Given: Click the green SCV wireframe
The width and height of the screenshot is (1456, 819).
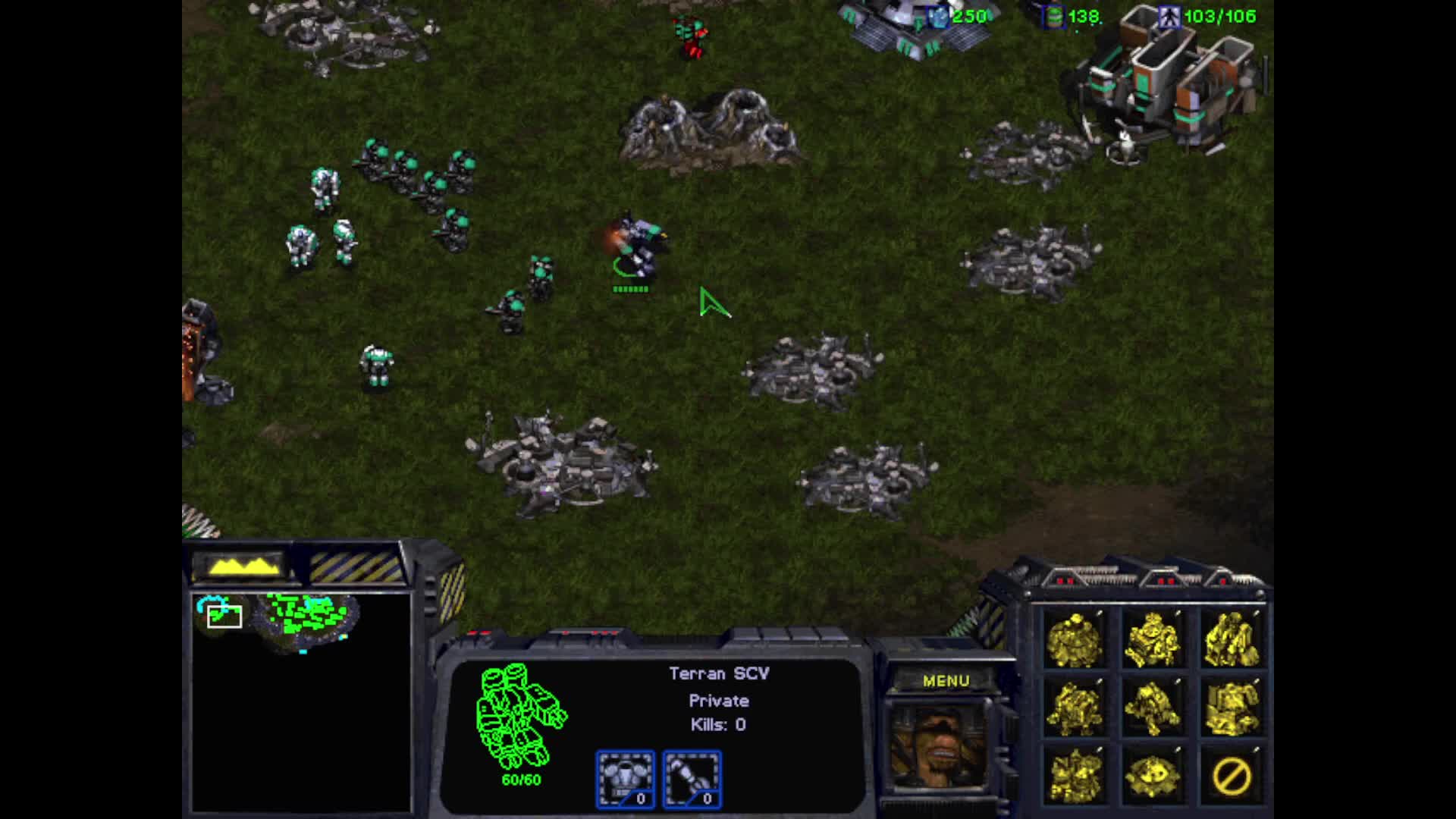Looking at the screenshot, I should click(520, 717).
